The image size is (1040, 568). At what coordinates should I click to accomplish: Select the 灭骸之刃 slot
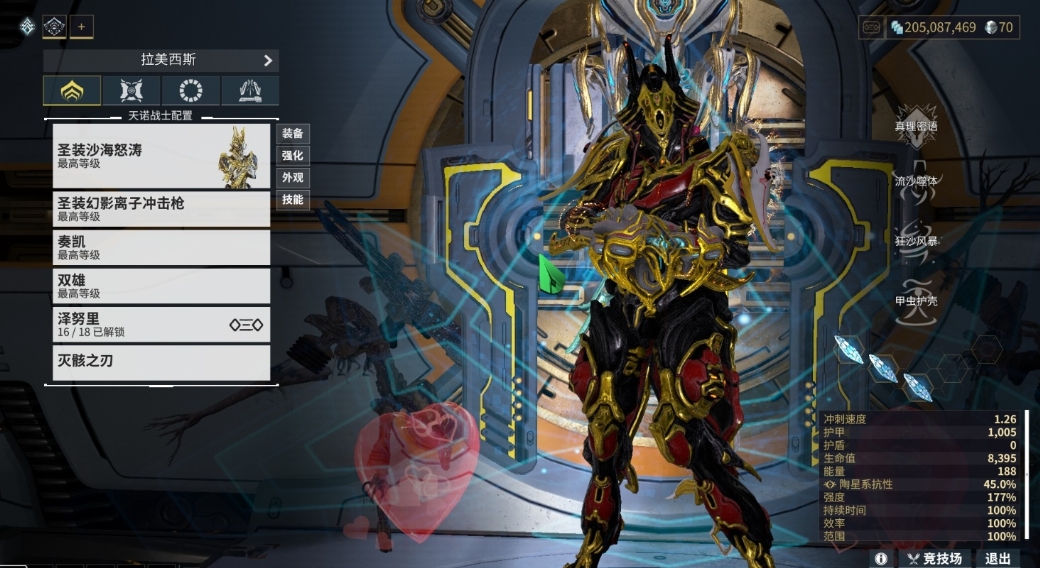tap(161, 362)
